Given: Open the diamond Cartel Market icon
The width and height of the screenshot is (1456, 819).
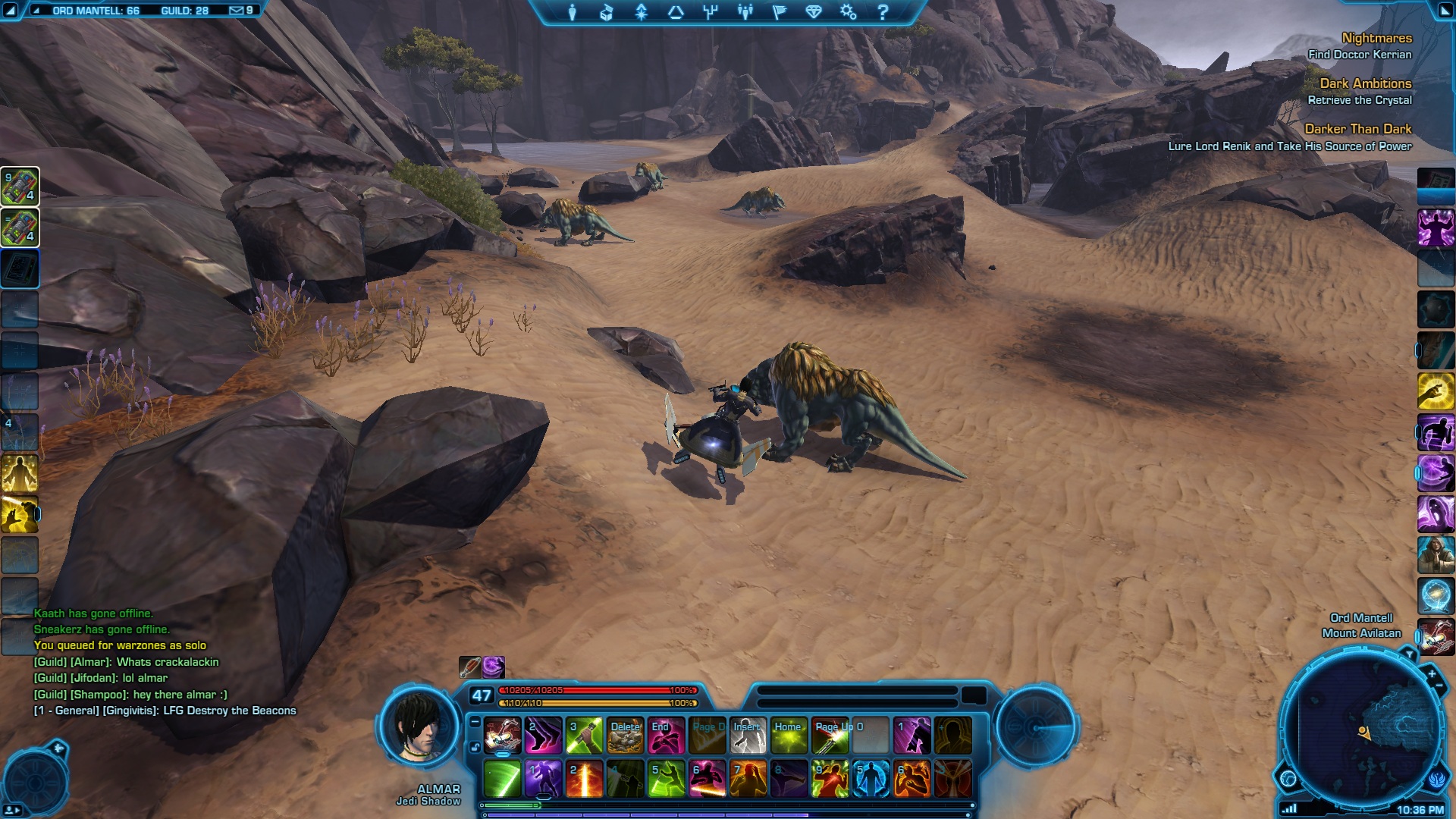Looking at the screenshot, I should coord(813,12).
